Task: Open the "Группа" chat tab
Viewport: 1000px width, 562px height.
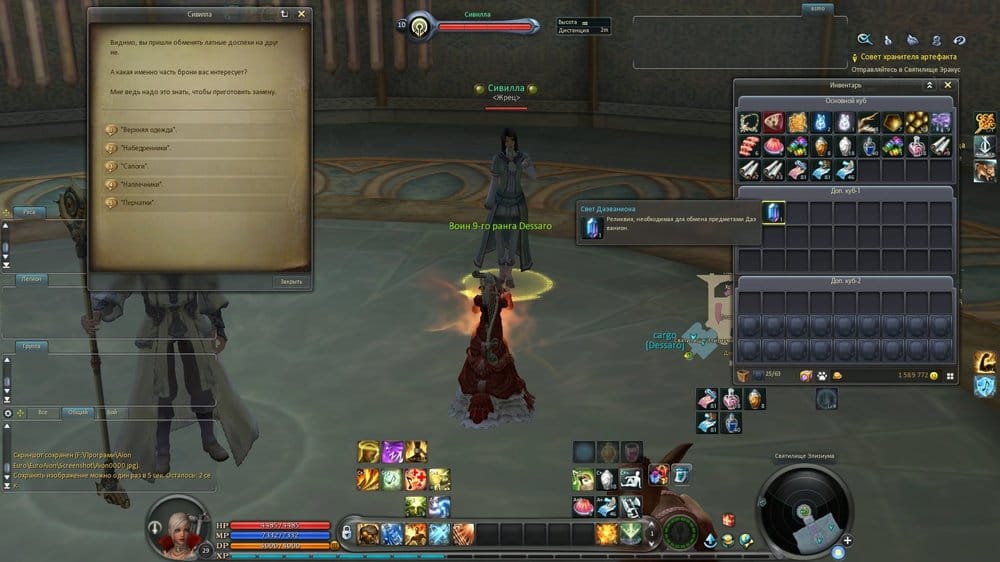Action: coord(31,346)
